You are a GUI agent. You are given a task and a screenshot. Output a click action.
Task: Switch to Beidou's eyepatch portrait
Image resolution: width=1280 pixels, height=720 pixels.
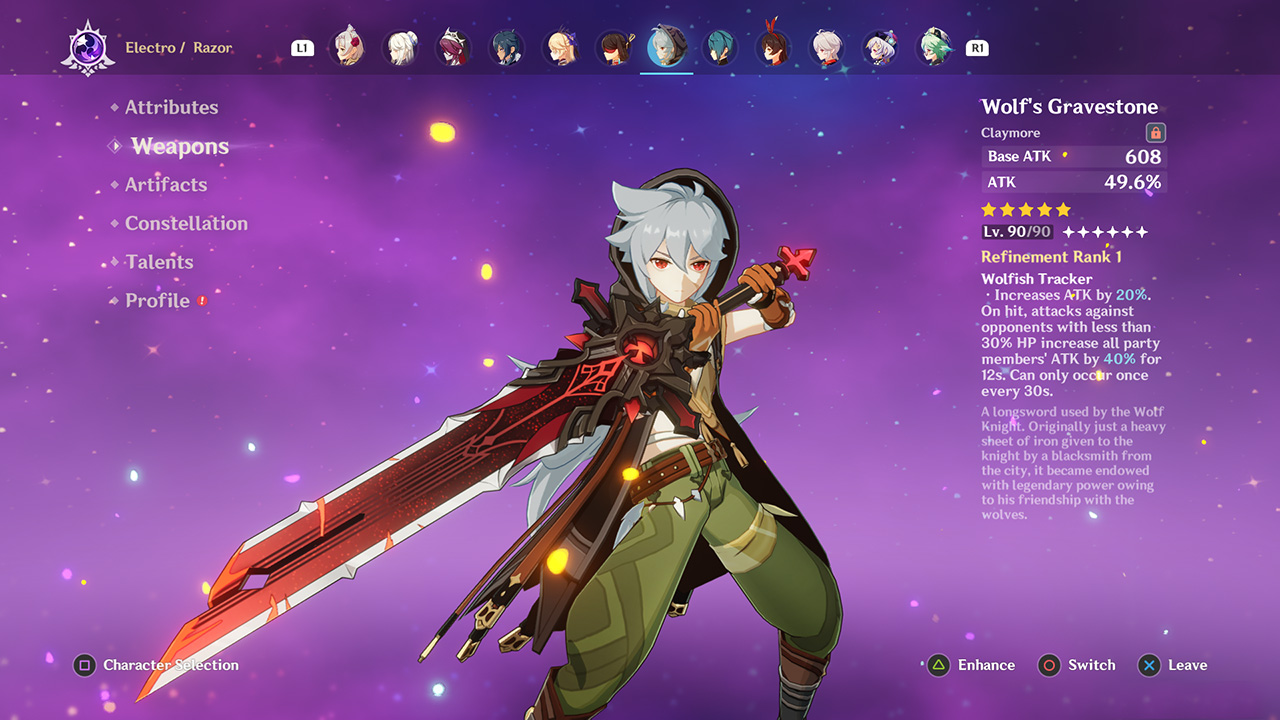pyautogui.click(x=613, y=48)
